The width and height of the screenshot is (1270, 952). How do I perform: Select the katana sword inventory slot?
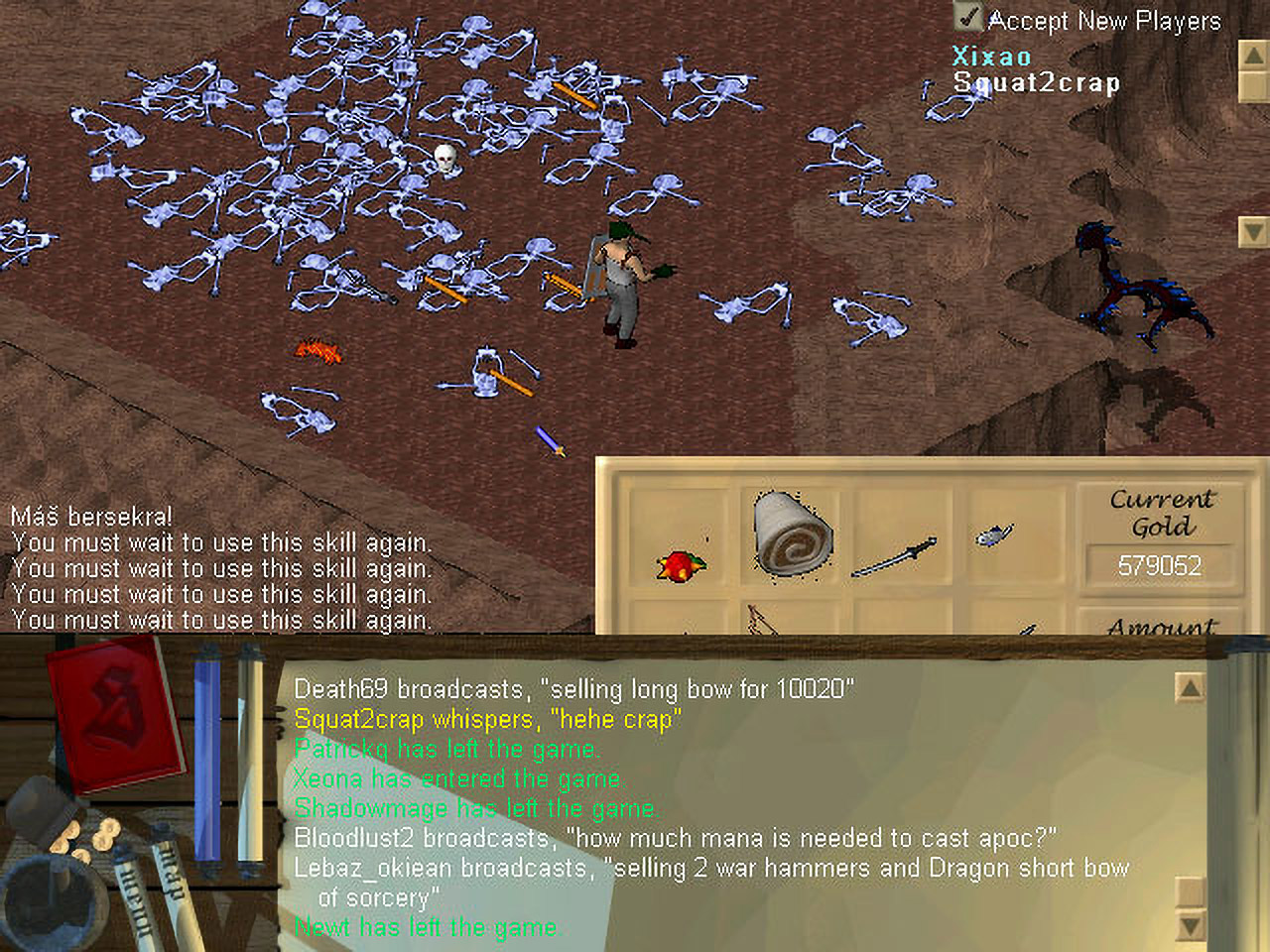(x=893, y=558)
